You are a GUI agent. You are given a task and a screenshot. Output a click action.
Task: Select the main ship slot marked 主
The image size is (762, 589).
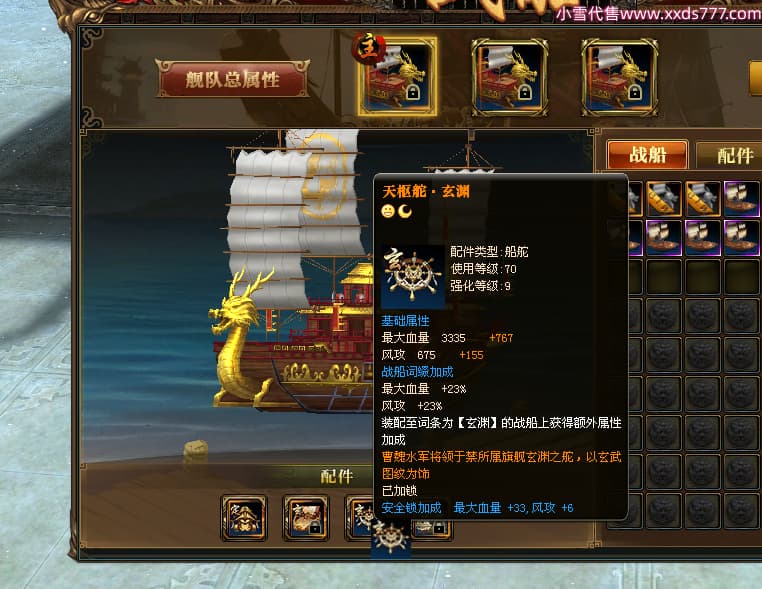[398, 75]
